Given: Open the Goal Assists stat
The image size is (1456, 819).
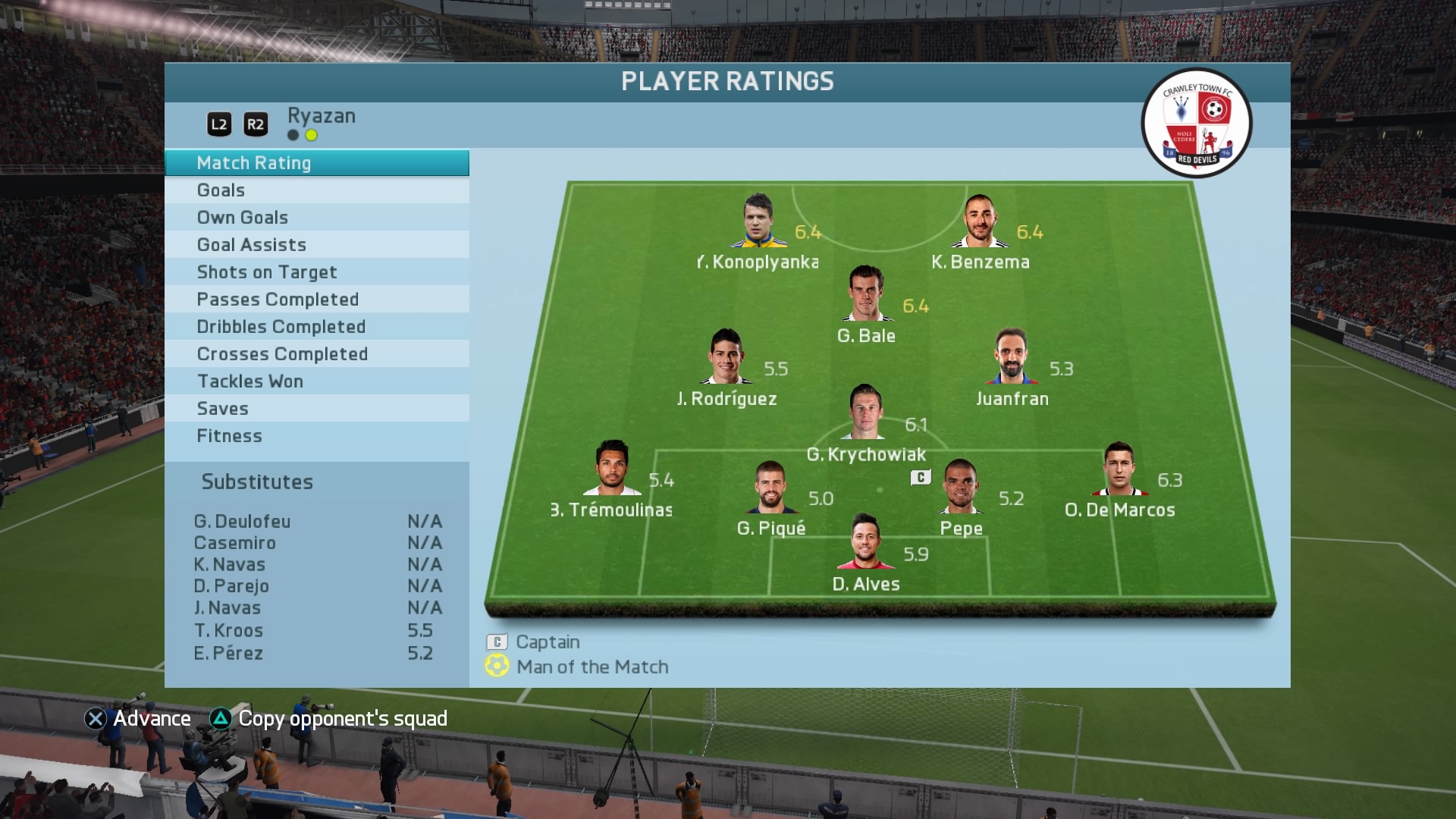Looking at the screenshot, I should [x=316, y=245].
